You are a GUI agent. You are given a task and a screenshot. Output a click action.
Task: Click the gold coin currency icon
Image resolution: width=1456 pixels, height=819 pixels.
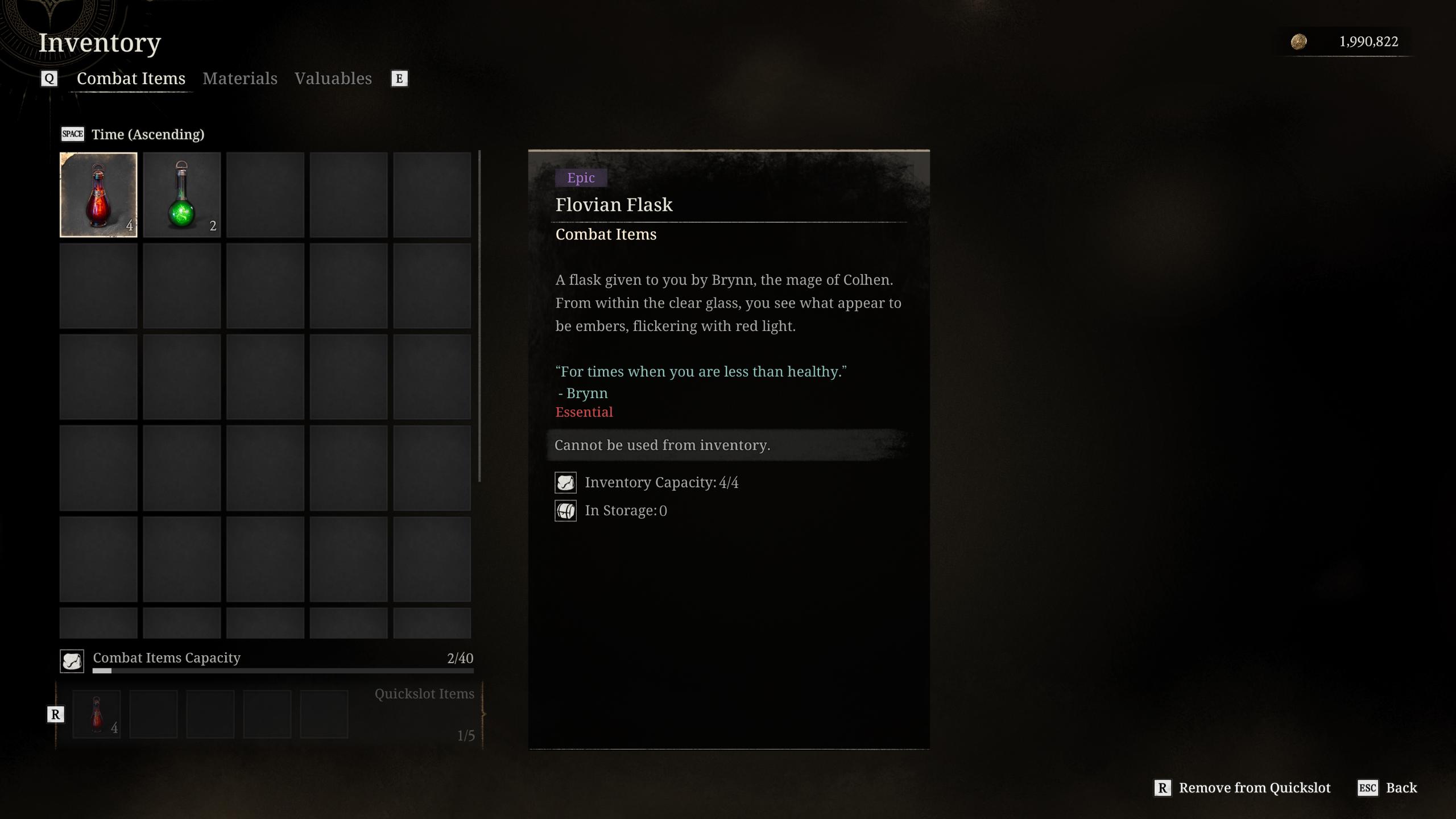(1300, 41)
